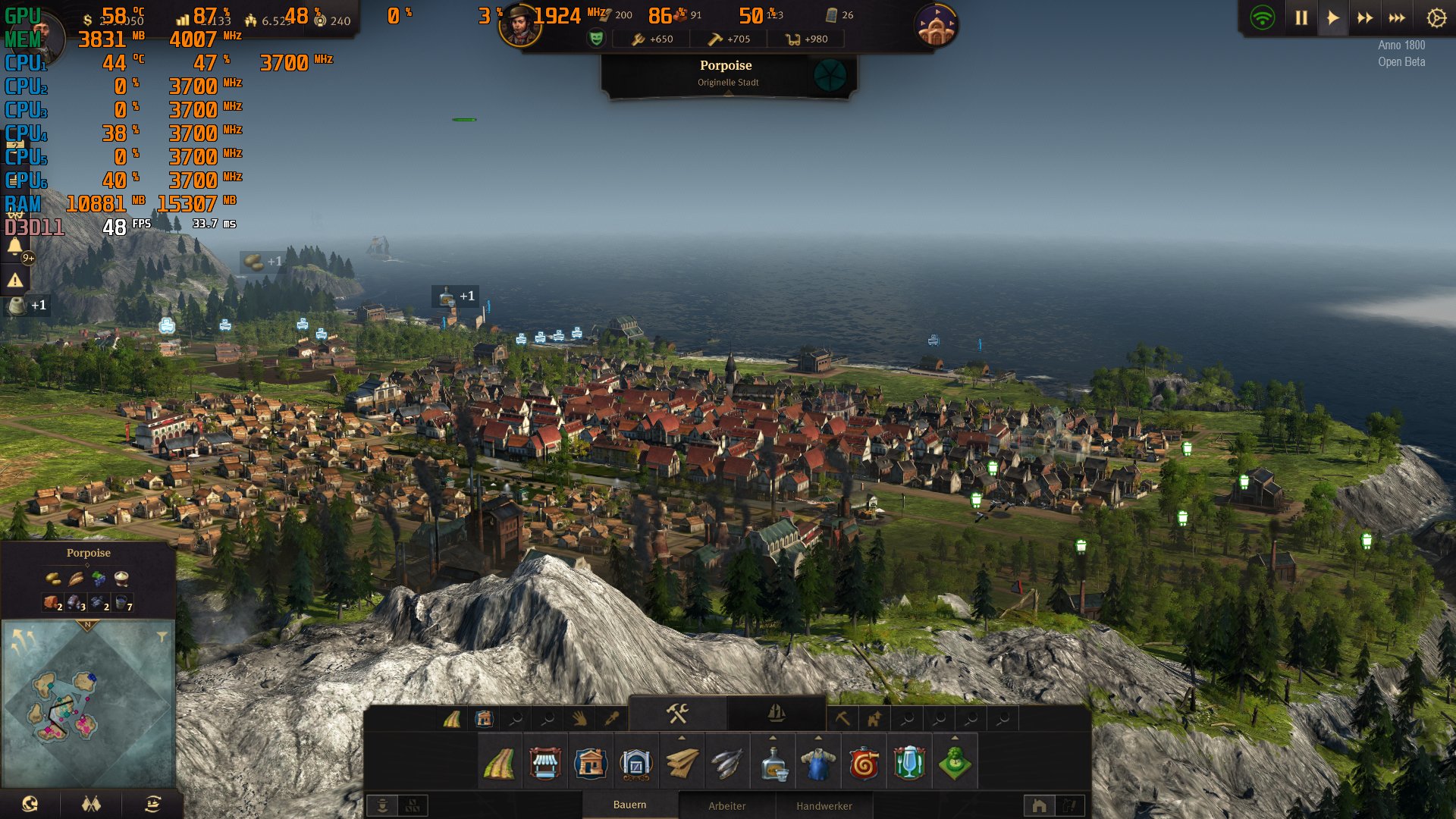This screenshot has width=1456, height=819.
Task: Choose the road building tool
Action: click(499, 764)
